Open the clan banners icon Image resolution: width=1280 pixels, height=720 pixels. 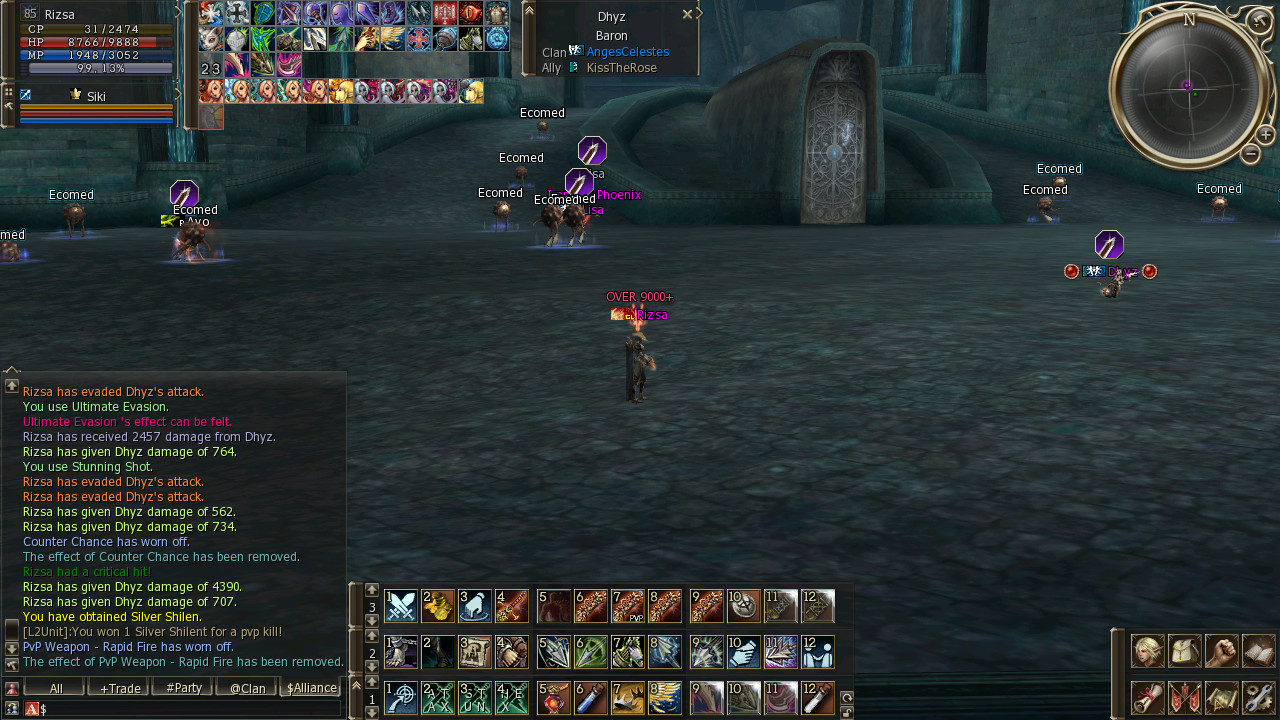tap(1184, 697)
